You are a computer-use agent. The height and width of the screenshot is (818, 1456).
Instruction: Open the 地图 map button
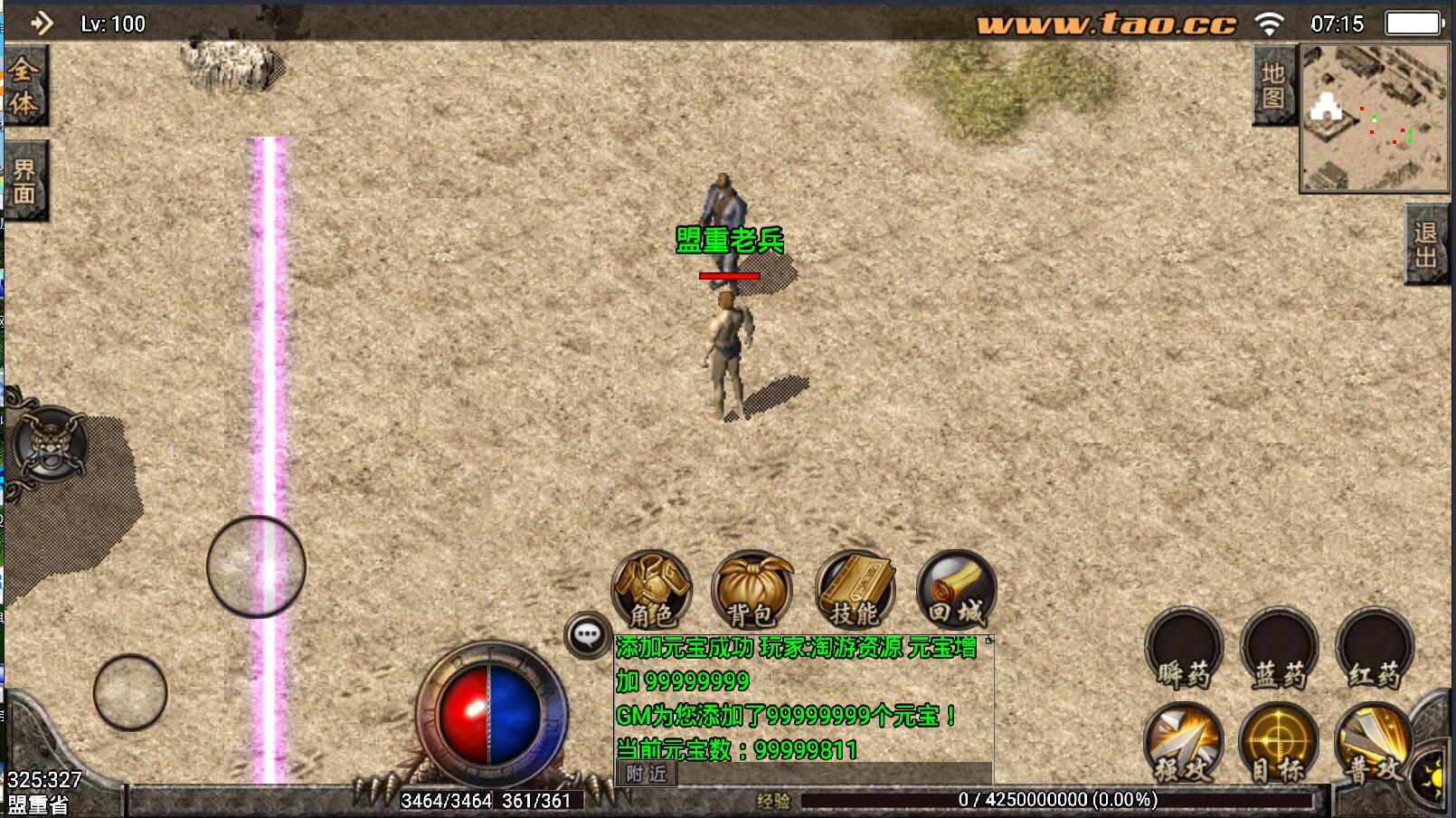(1273, 86)
